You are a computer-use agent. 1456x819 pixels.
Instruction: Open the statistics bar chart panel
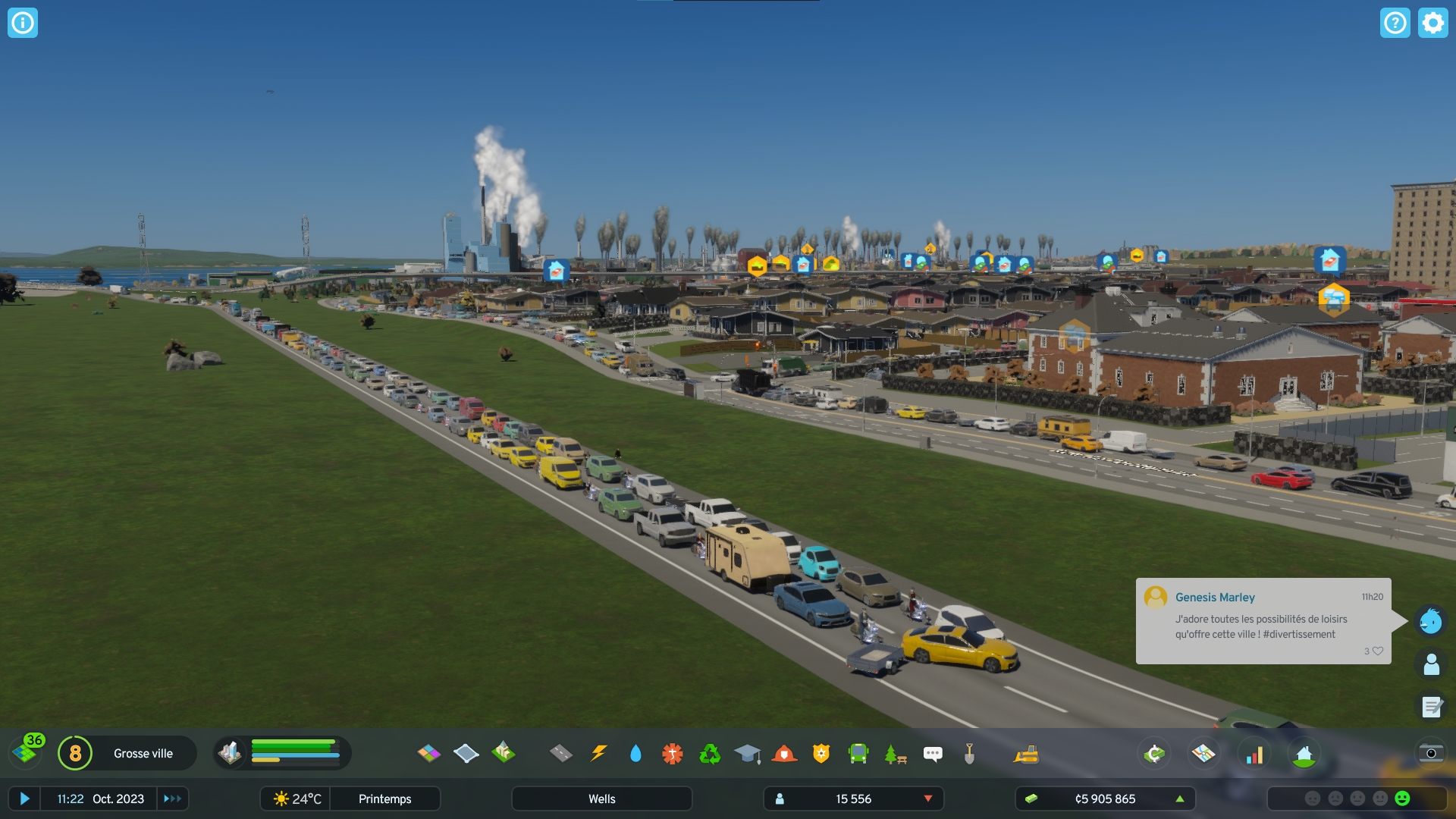[x=1255, y=753]
